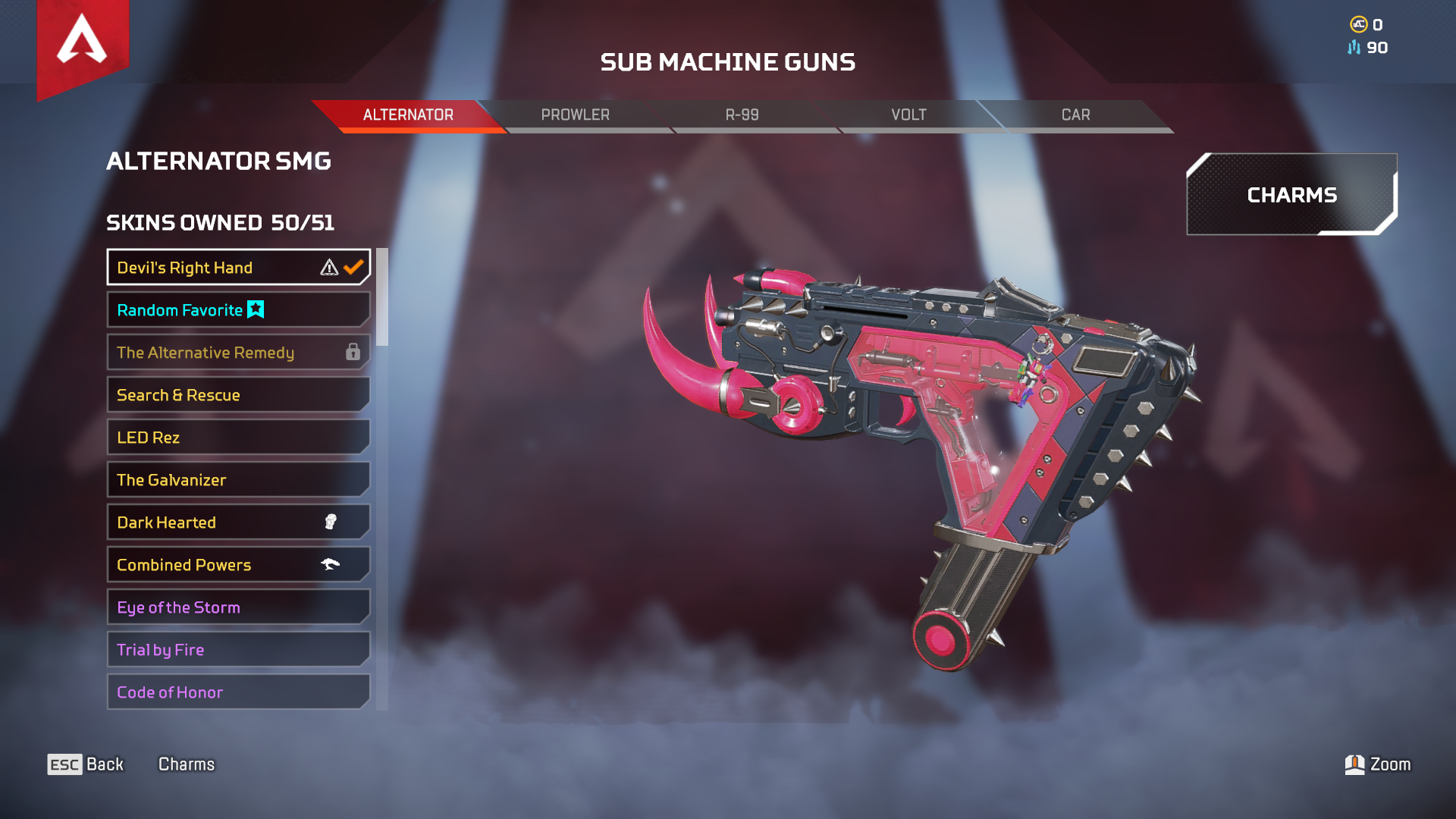Preview the Dark Hearted skin
Viewport: 1456px width, 819px height.
click(238, 522)
